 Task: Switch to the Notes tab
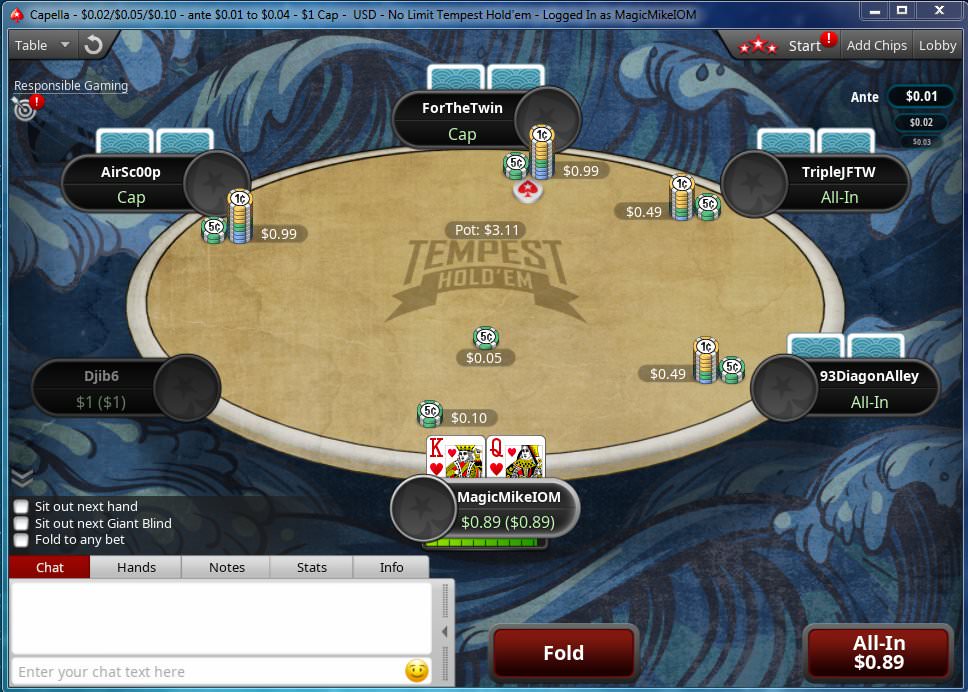coord(227,567)
